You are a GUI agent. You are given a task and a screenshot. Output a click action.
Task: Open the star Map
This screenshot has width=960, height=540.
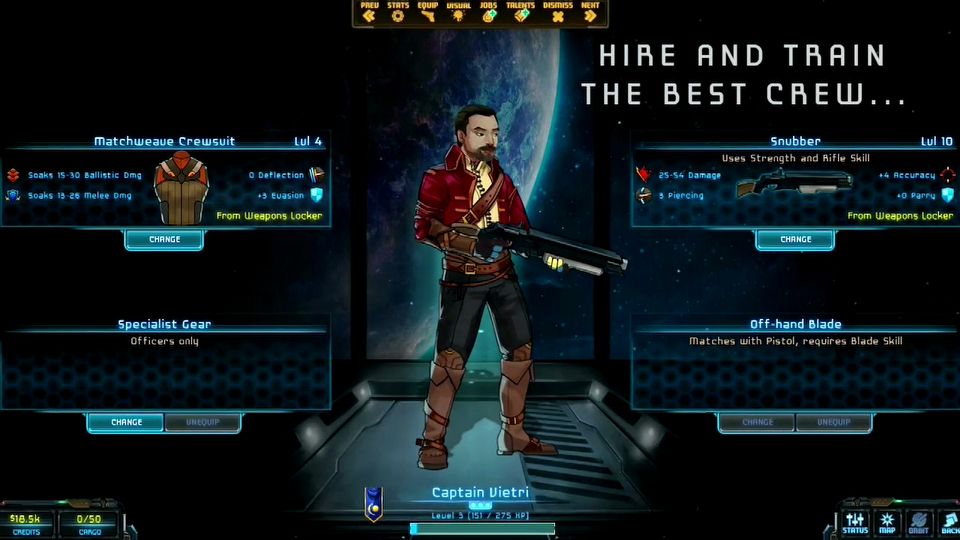pyautogui.click(x=887, y=523)
